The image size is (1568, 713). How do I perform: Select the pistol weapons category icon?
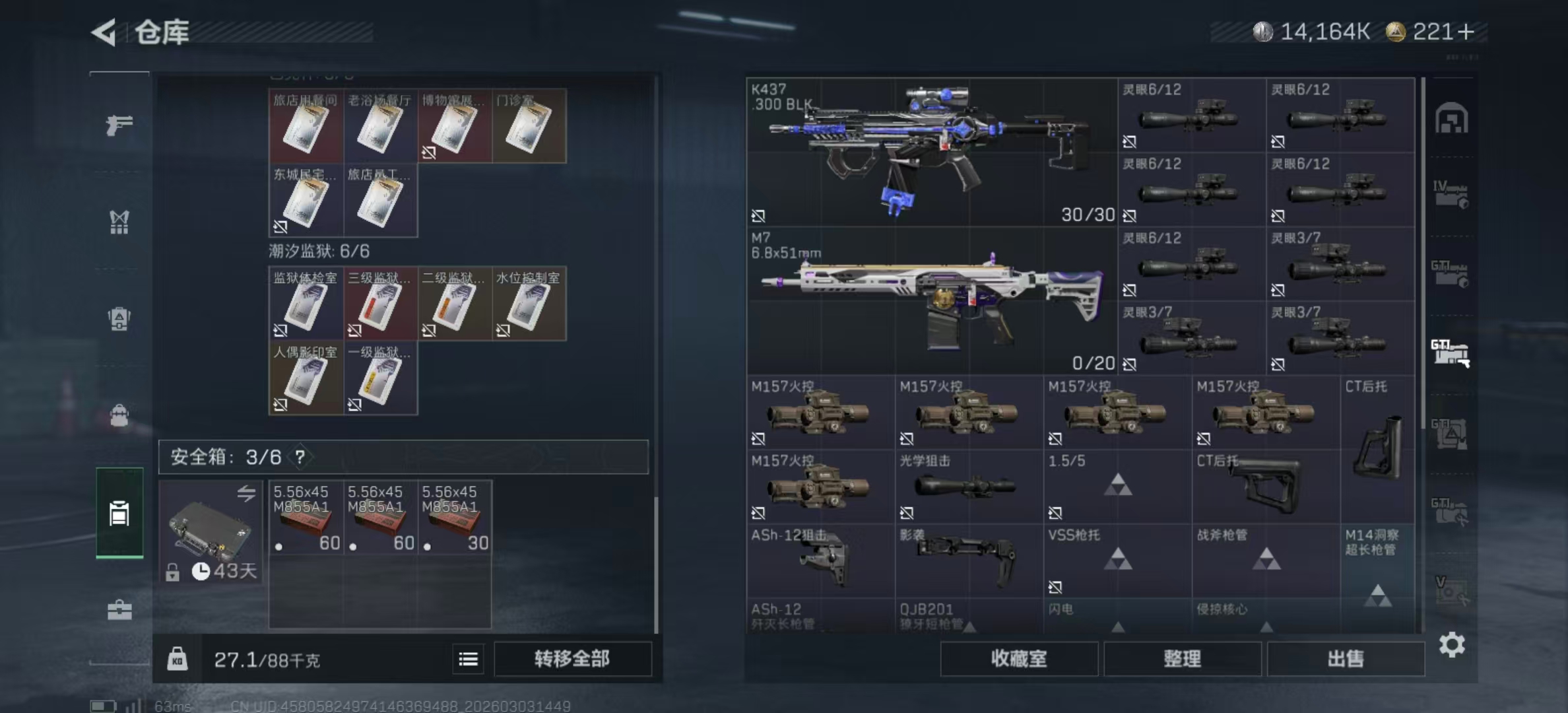119,125
